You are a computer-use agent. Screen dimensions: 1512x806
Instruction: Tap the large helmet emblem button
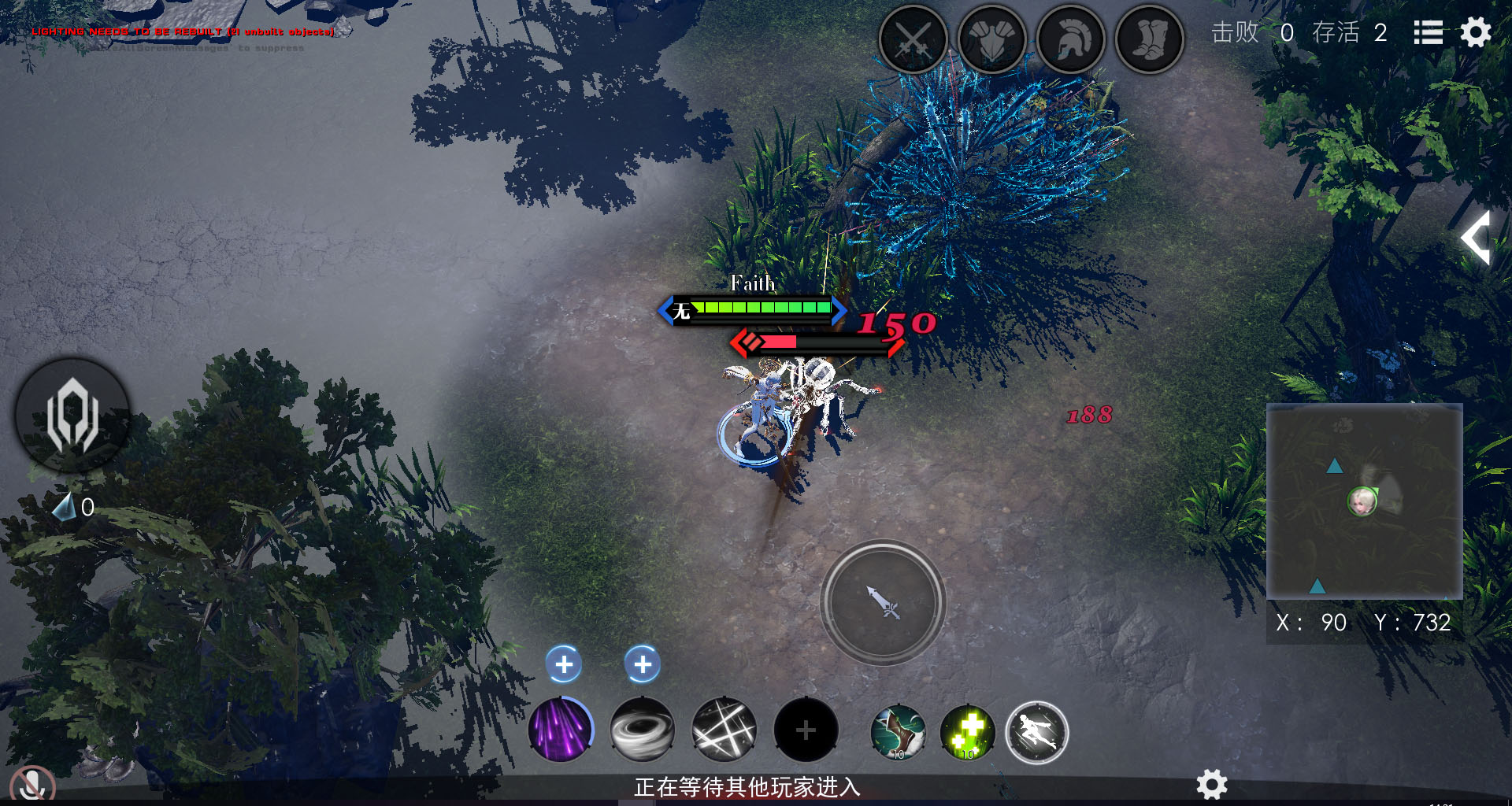[x=72, y=415]
